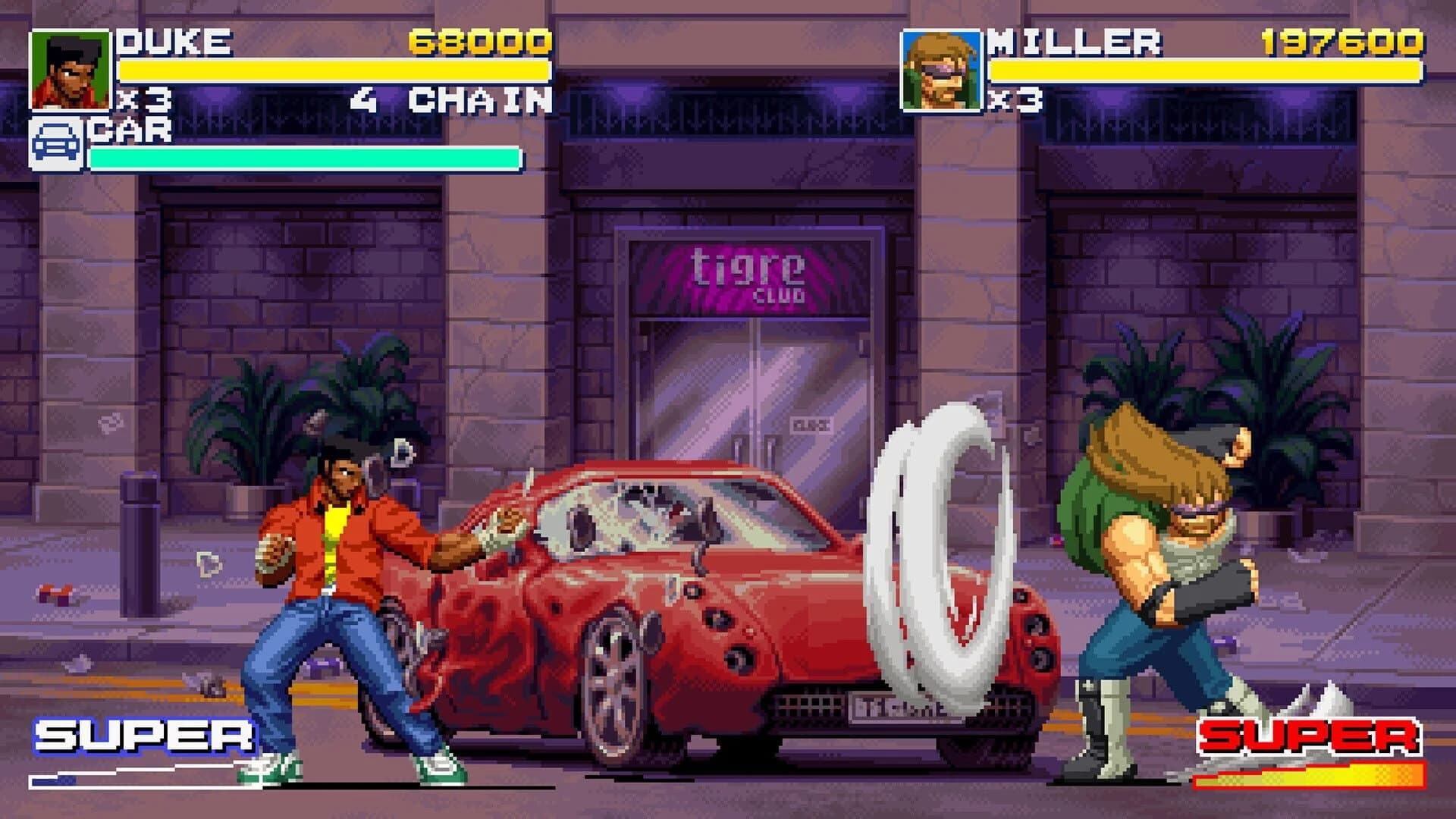
Task: Toggle Miller's x3 lives indicator
Action: click(x=1015, y=99)
